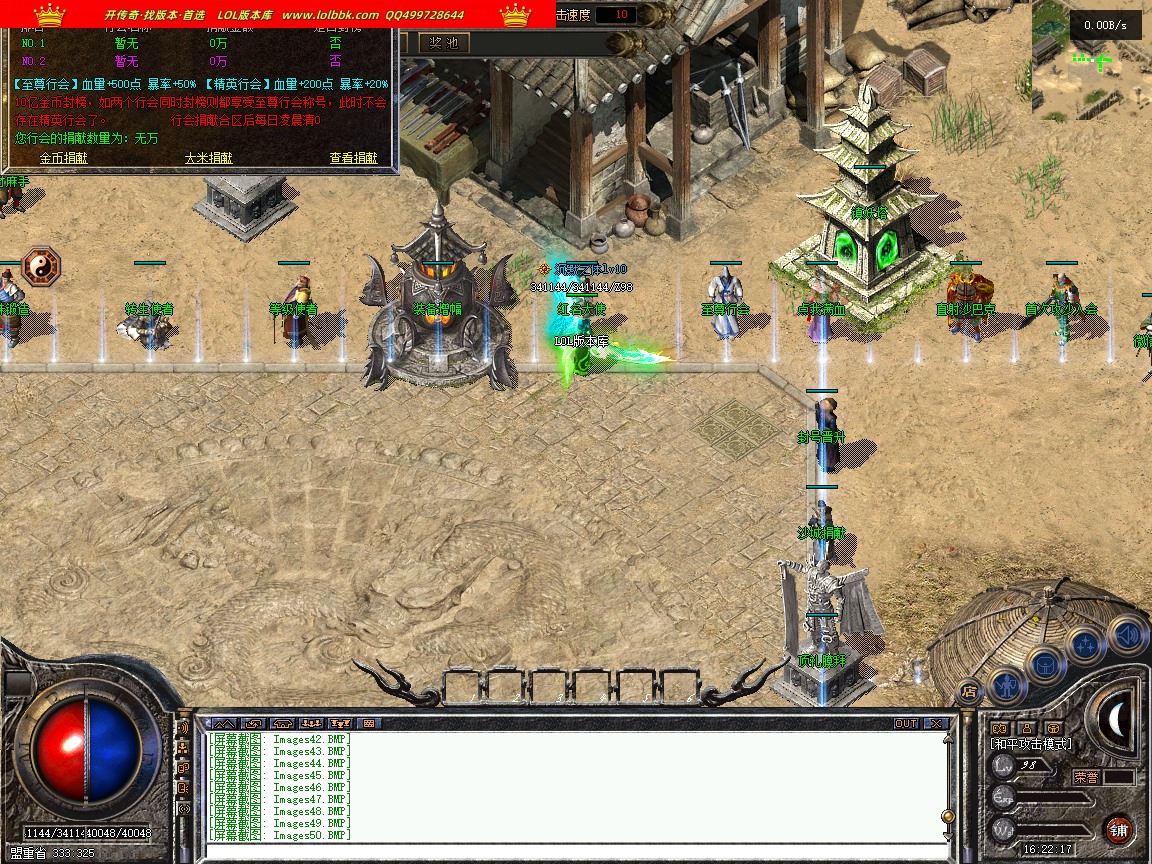Click the chat scrollbar down arrow
Image resolution: width=1152 pixels, height=864 pixels.
tap(948, 835)
